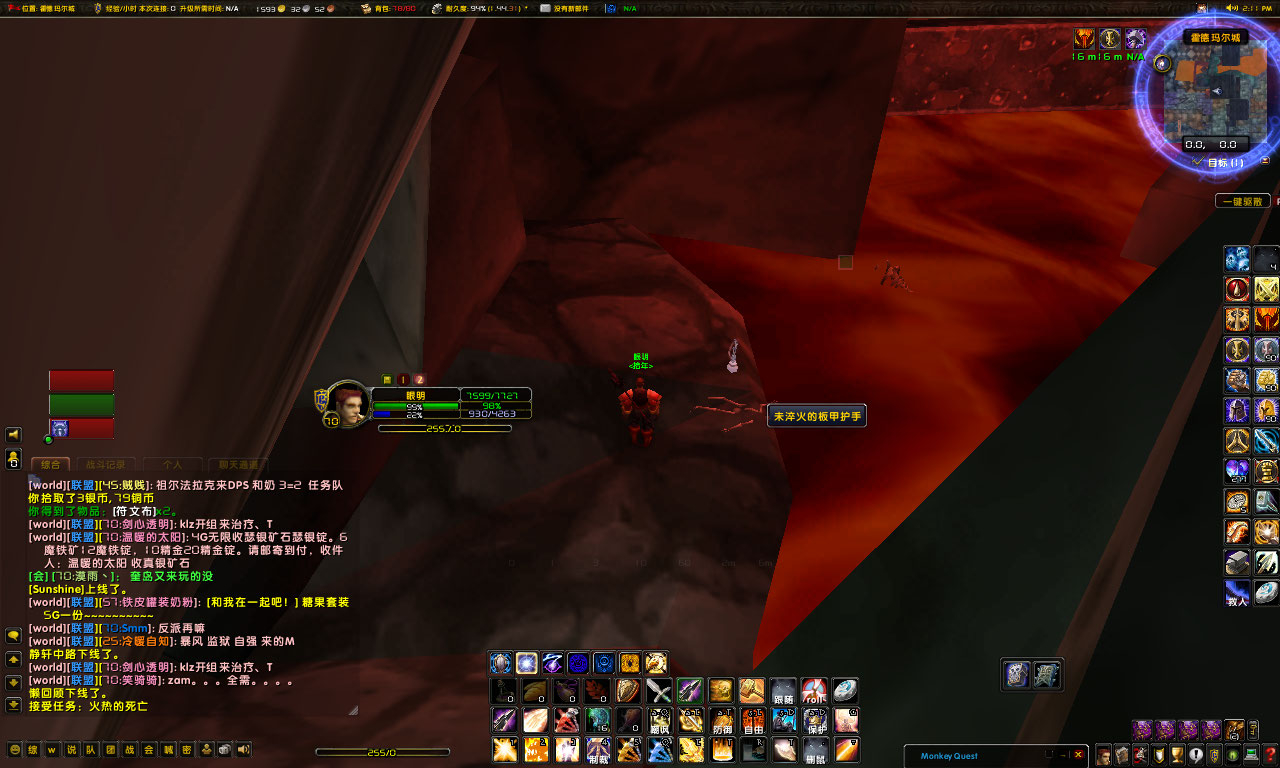1280x768 pixels.
Task: Use the 自由 freedom blessing macro
Action: pyautogui.click(x=752, y=721)
